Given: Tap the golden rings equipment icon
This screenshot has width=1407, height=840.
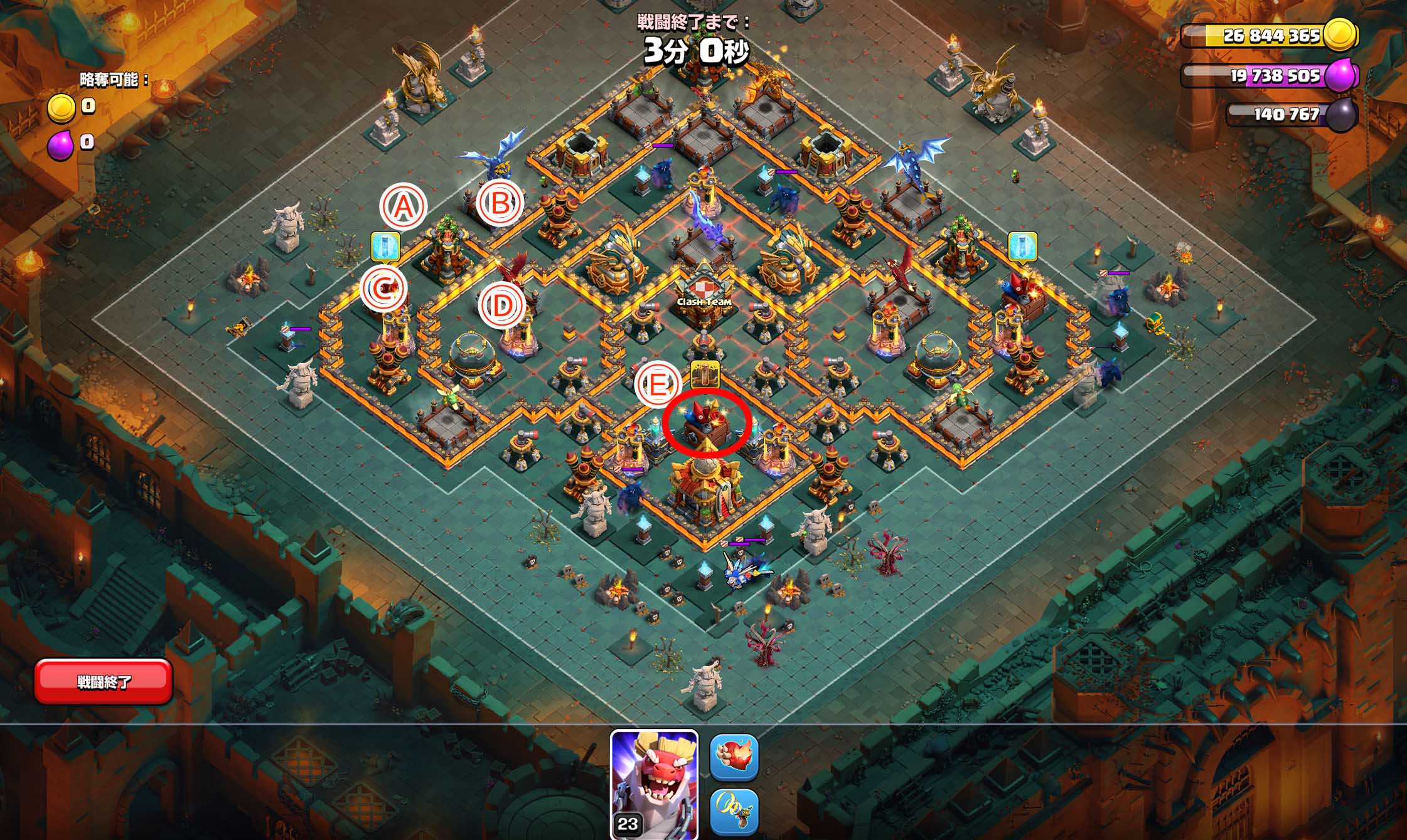Looking at the screenshot, I should coord(734,812).
